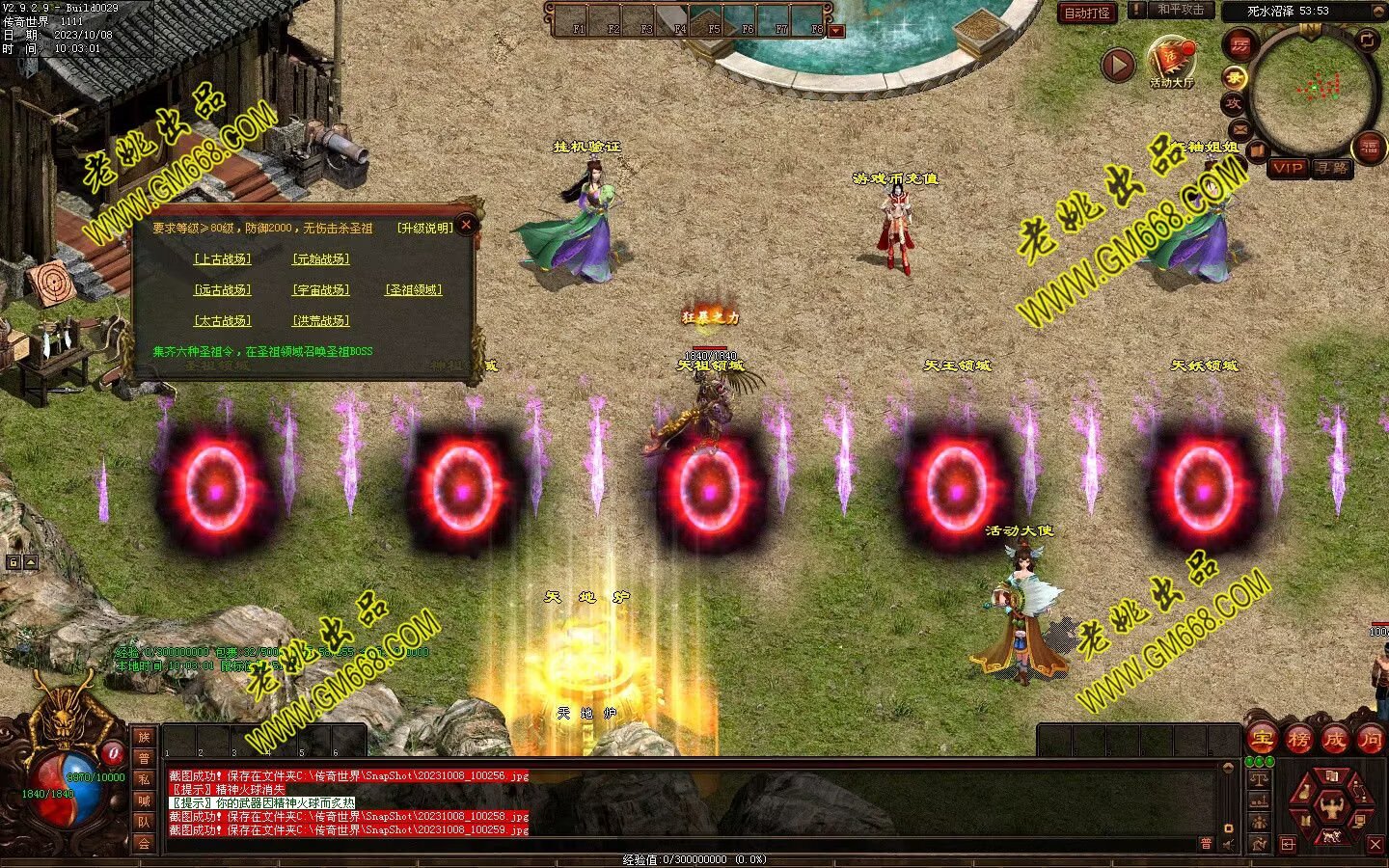Enter the 远古战场 battlefield
The height and width of the screenshot is (868, 1389).
[222, 290]
